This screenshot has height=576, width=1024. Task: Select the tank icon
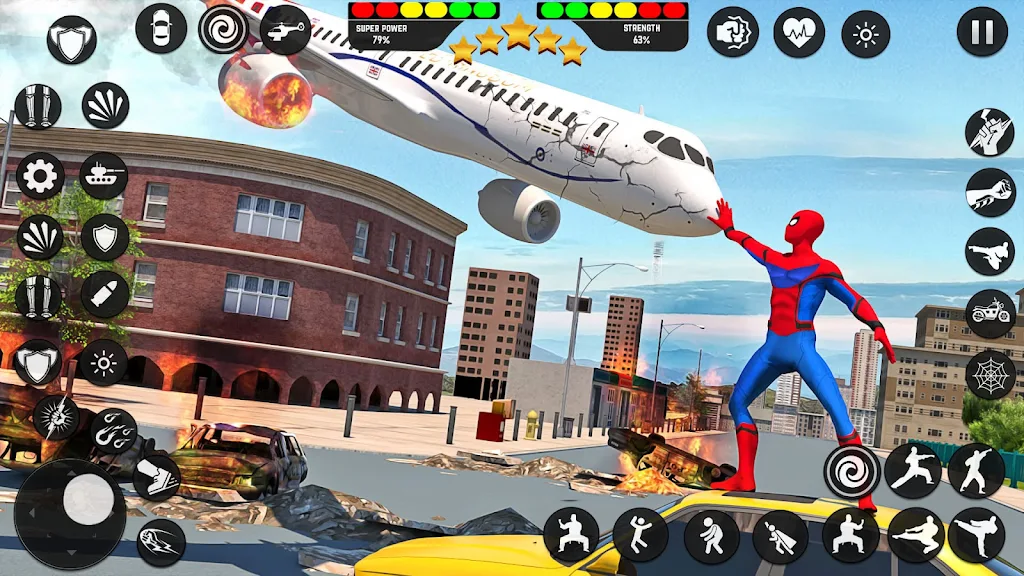pos(104,176)
